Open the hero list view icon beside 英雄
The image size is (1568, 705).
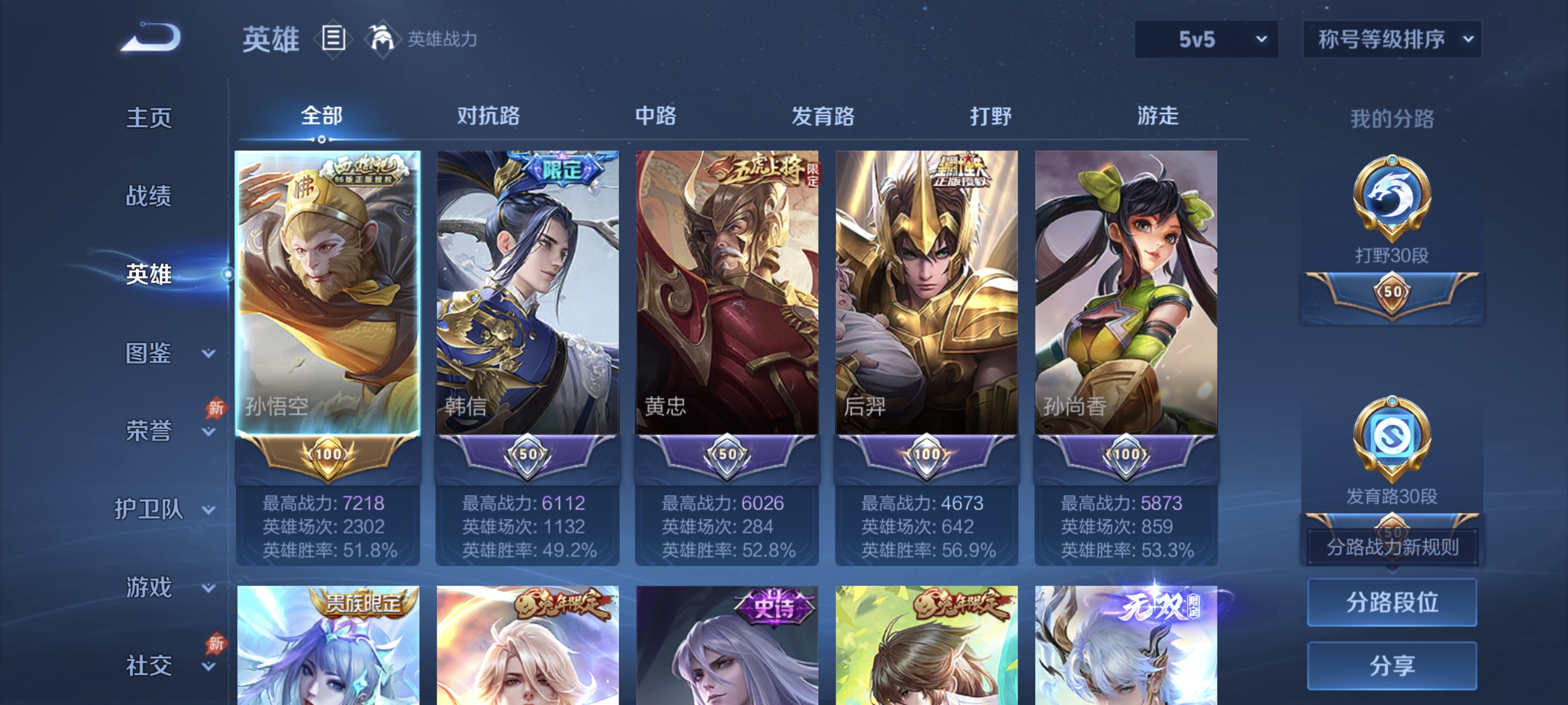pos(332,38)
